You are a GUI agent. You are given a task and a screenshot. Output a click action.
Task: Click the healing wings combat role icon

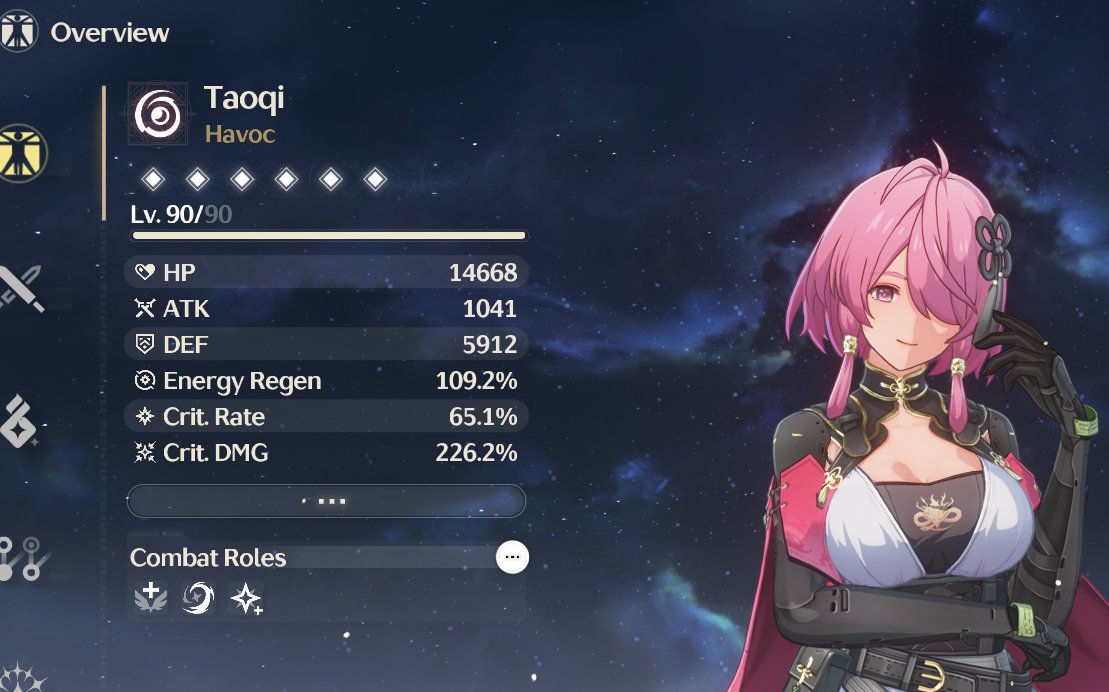click(x=152, y=599)
